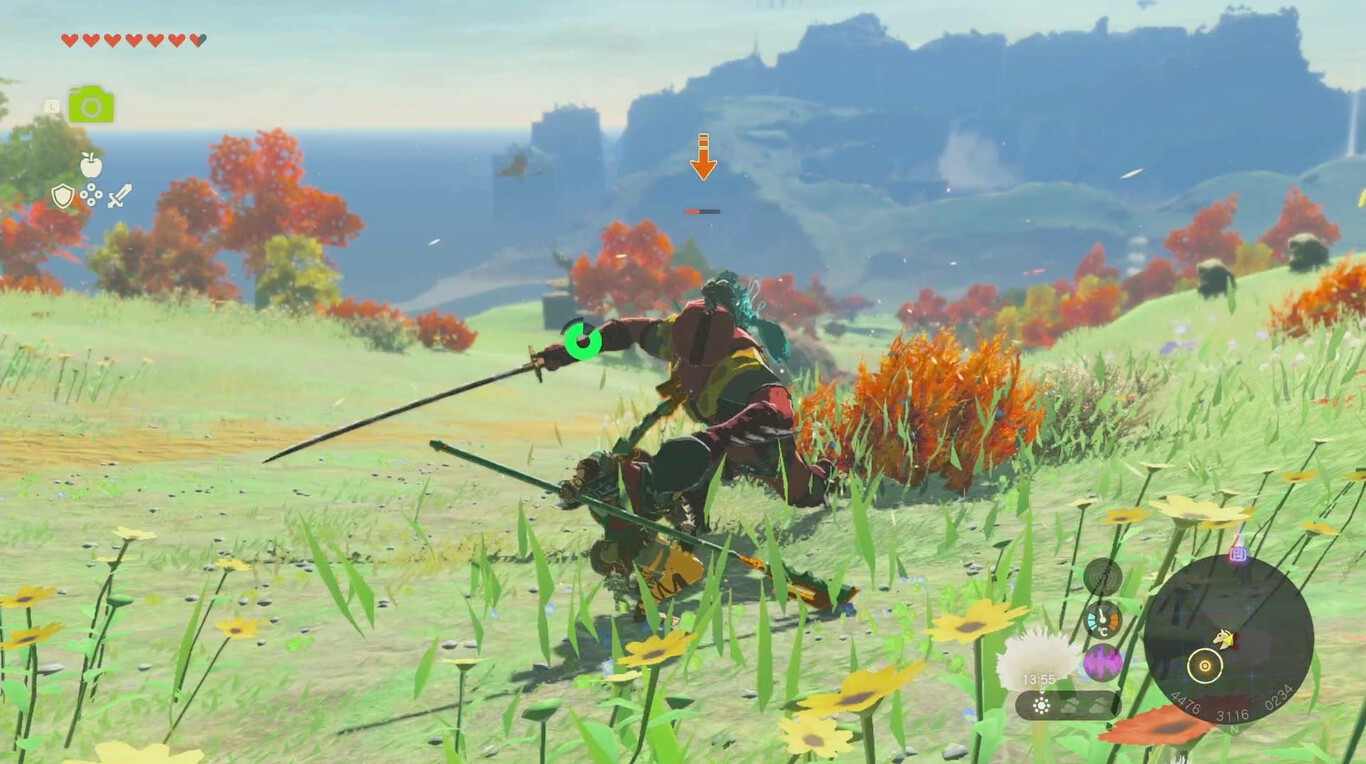Image resolution: width=1366 pixels, height=764 pixels.
Task: Select the purple noise detector indicator
Action: click(1100, 663)
